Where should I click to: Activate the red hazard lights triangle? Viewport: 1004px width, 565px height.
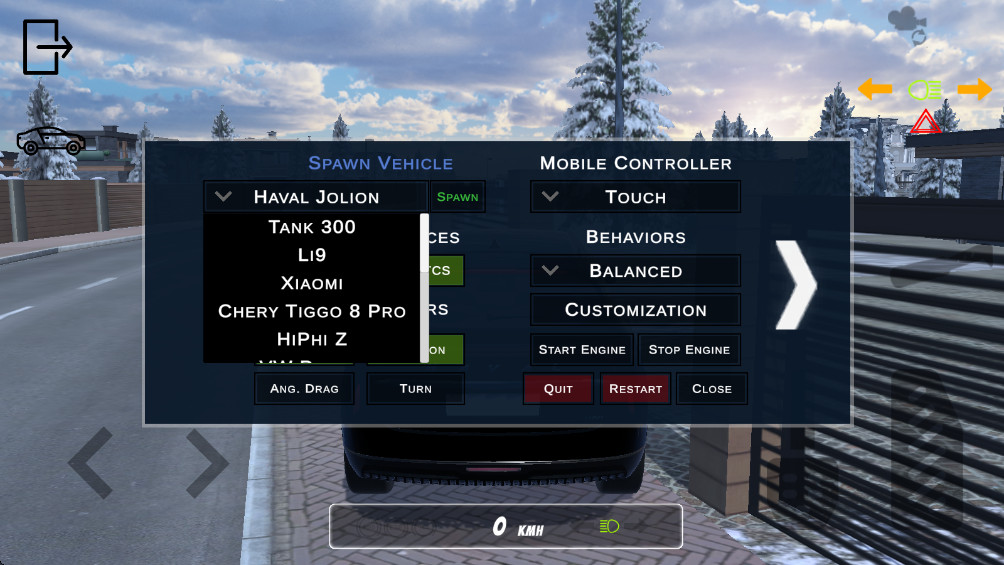pos(925,123)
